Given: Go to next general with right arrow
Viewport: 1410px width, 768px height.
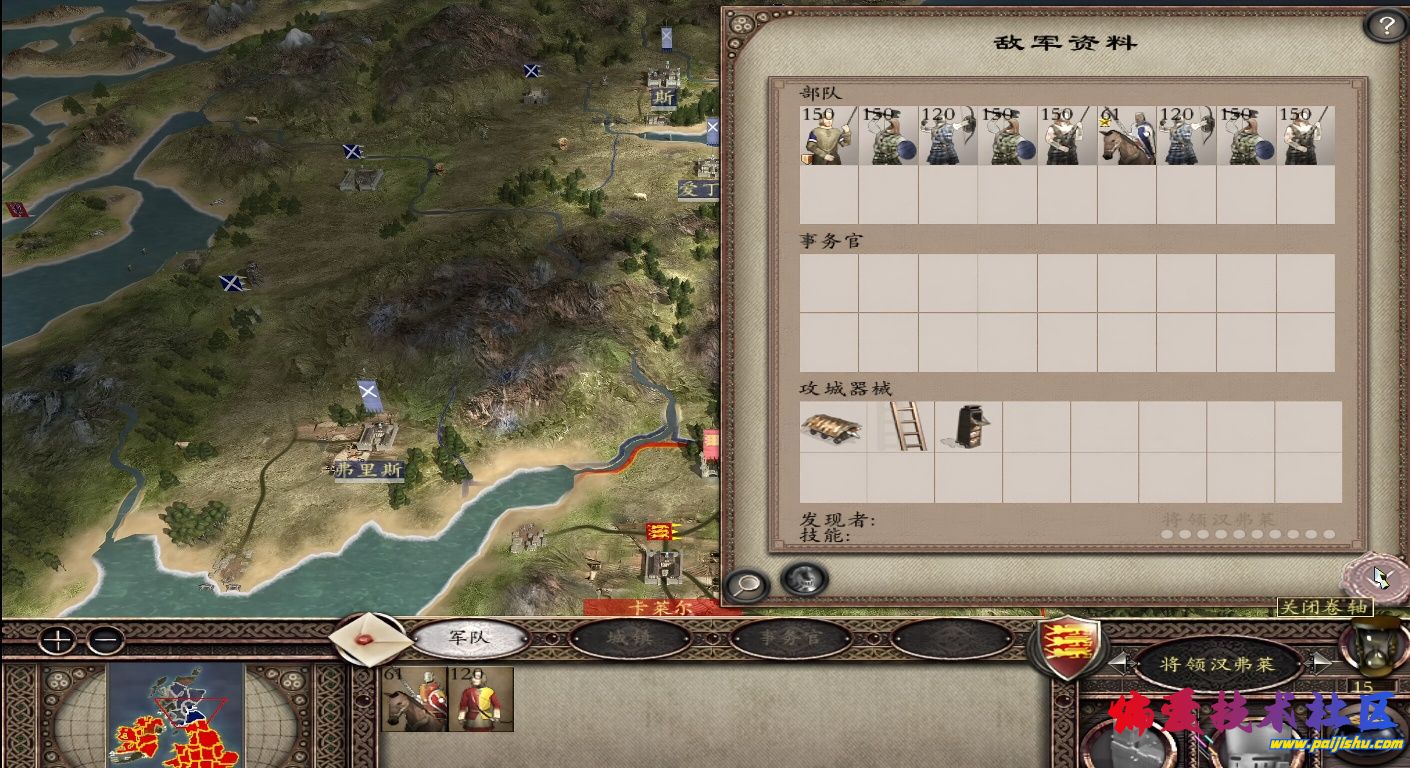Looking at the screenshot, I should click(1320, 662).
